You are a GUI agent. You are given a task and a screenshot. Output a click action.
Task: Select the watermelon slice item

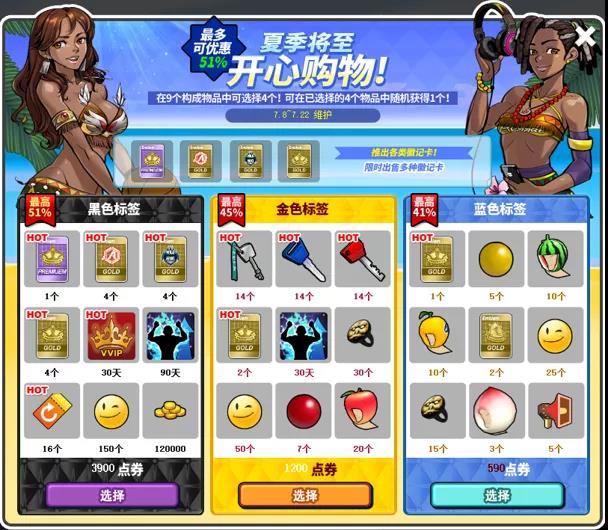(x=554, y=259)
